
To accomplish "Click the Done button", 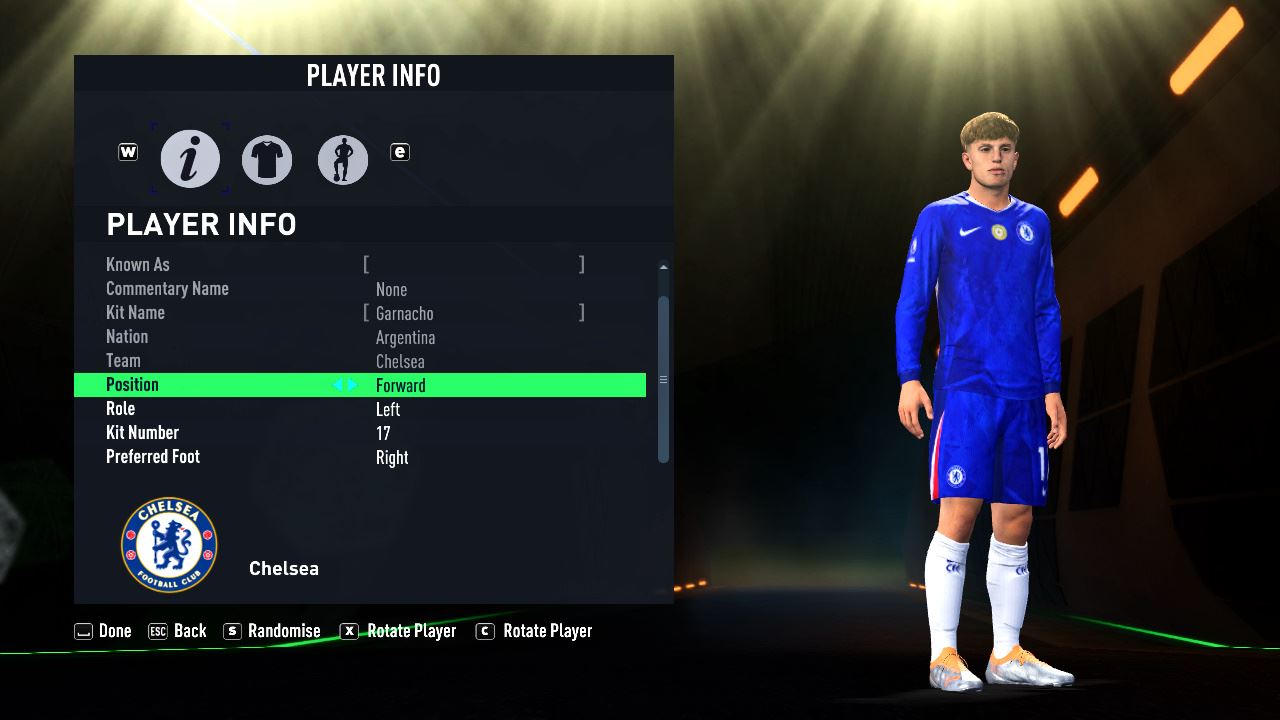I will pos(103,631).
